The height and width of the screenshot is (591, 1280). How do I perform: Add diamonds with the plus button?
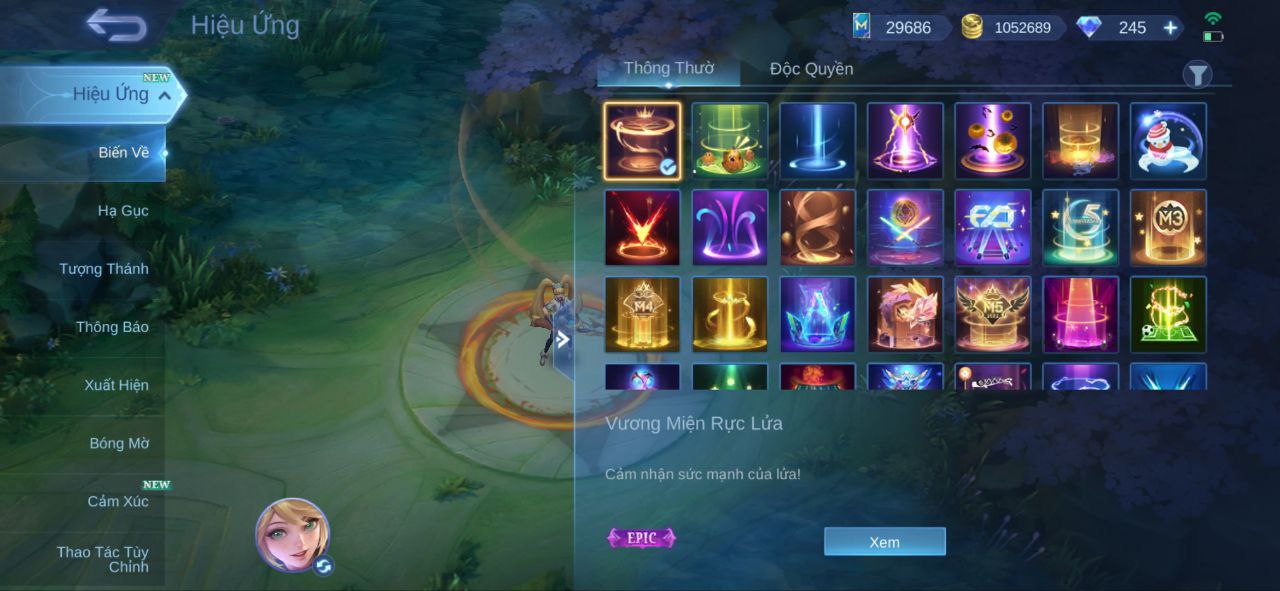1170,28
